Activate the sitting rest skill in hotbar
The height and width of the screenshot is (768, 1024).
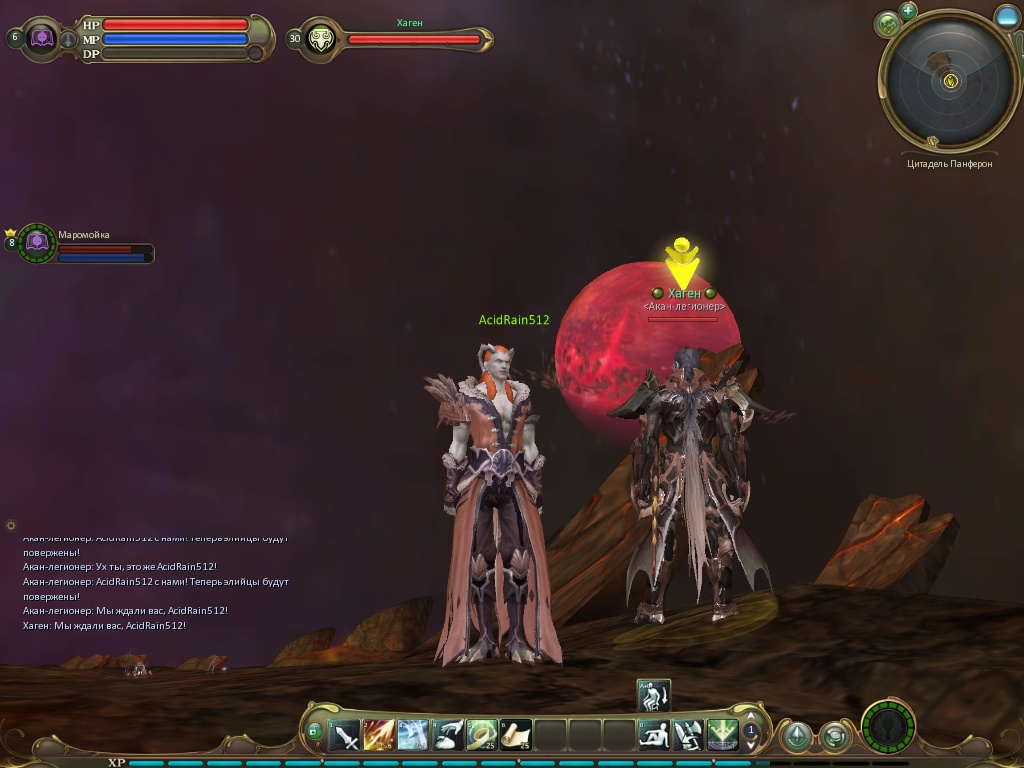(654, 736)
